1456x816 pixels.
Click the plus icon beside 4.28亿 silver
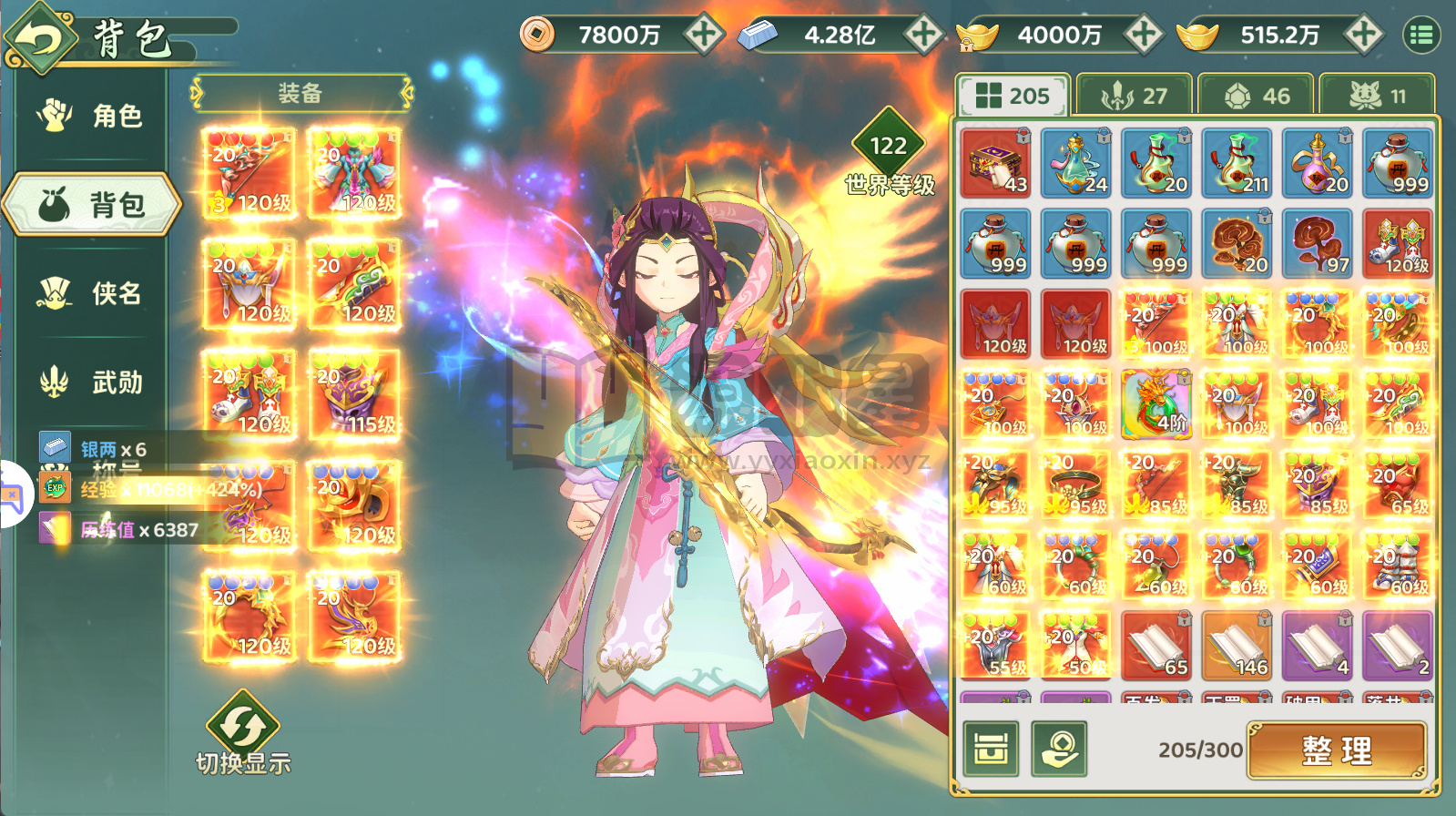coord(924,35)
